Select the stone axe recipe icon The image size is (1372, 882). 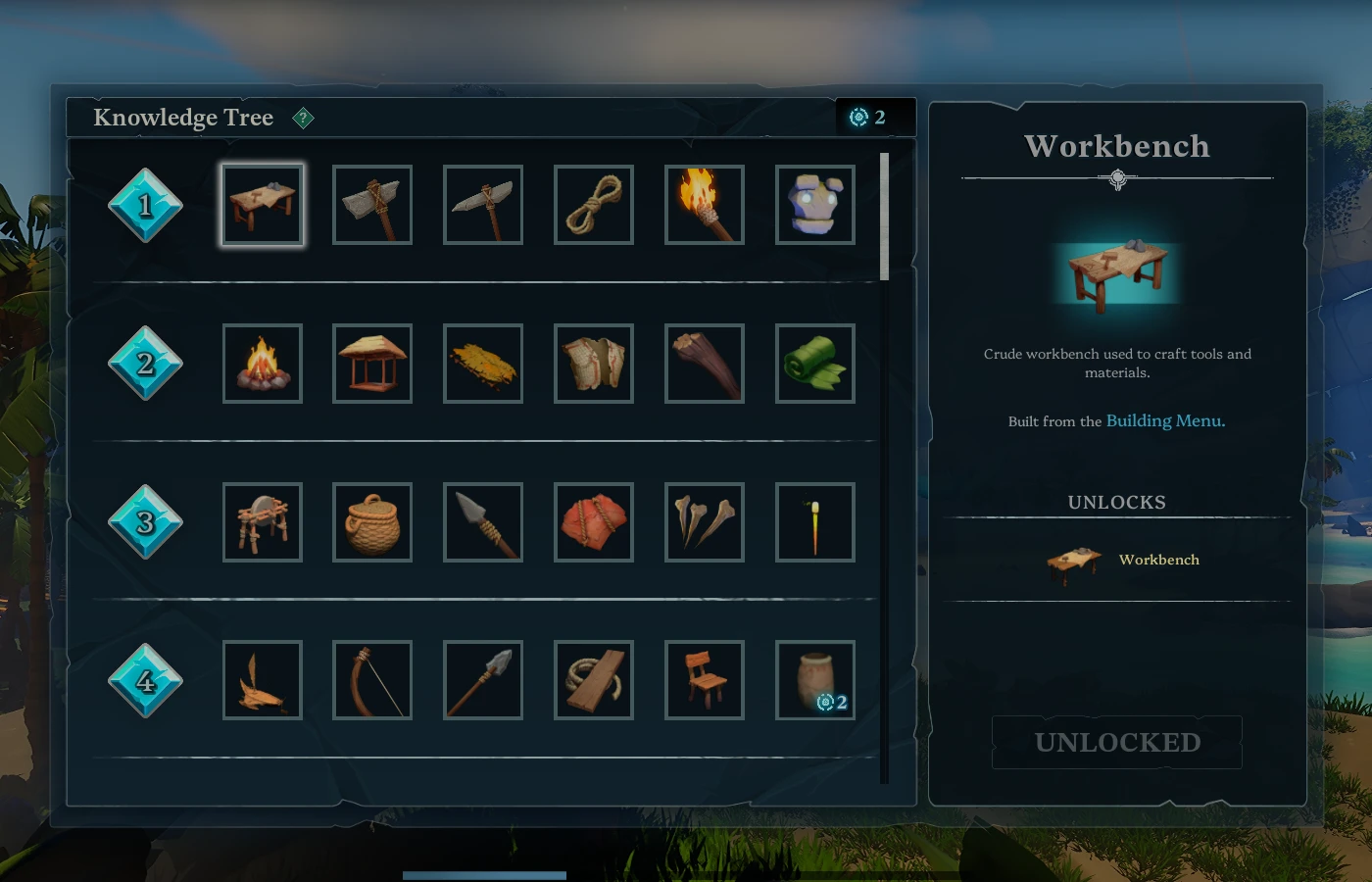click(371, 204)
